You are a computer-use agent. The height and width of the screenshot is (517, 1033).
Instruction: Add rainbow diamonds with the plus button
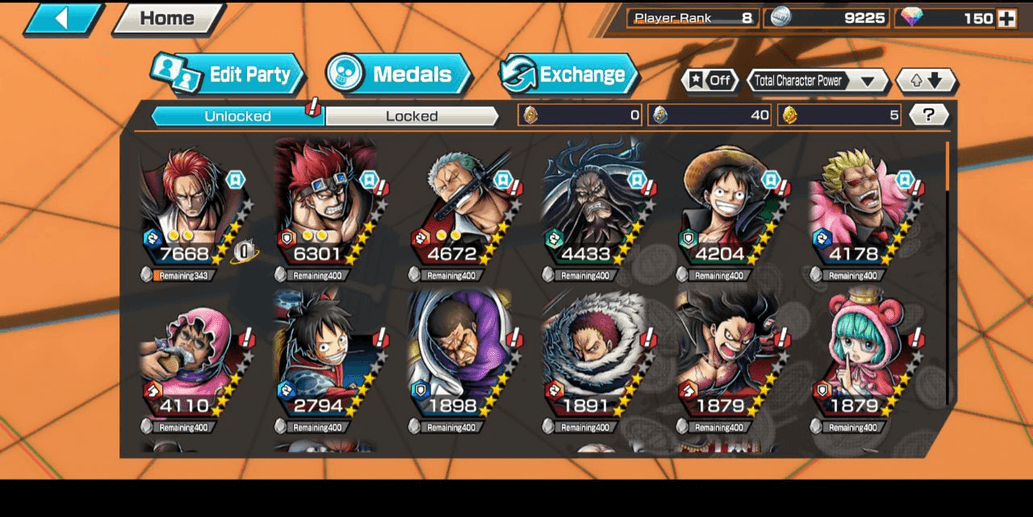click(x=1006, y=18)
